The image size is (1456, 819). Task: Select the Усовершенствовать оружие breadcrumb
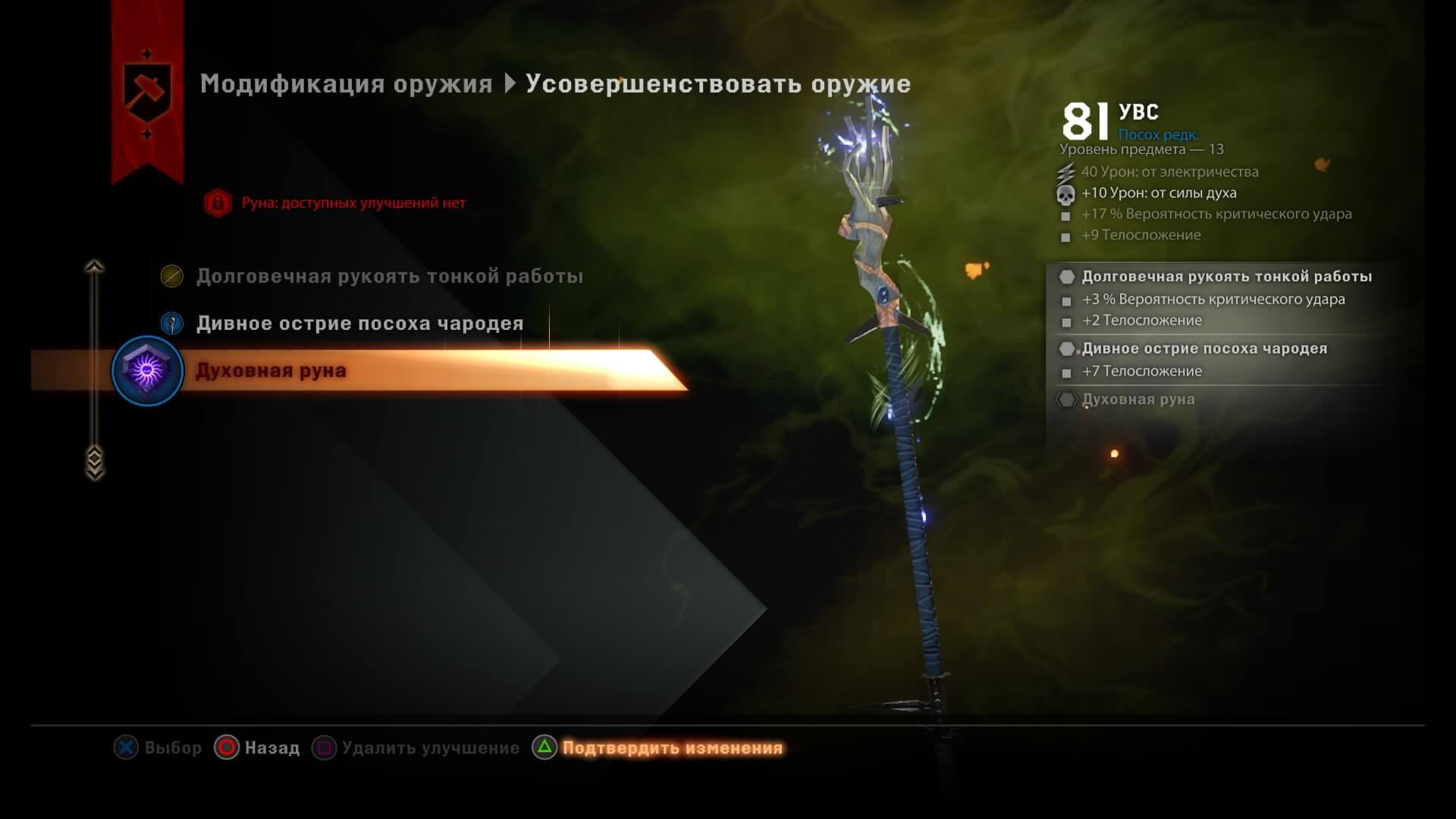719,84
